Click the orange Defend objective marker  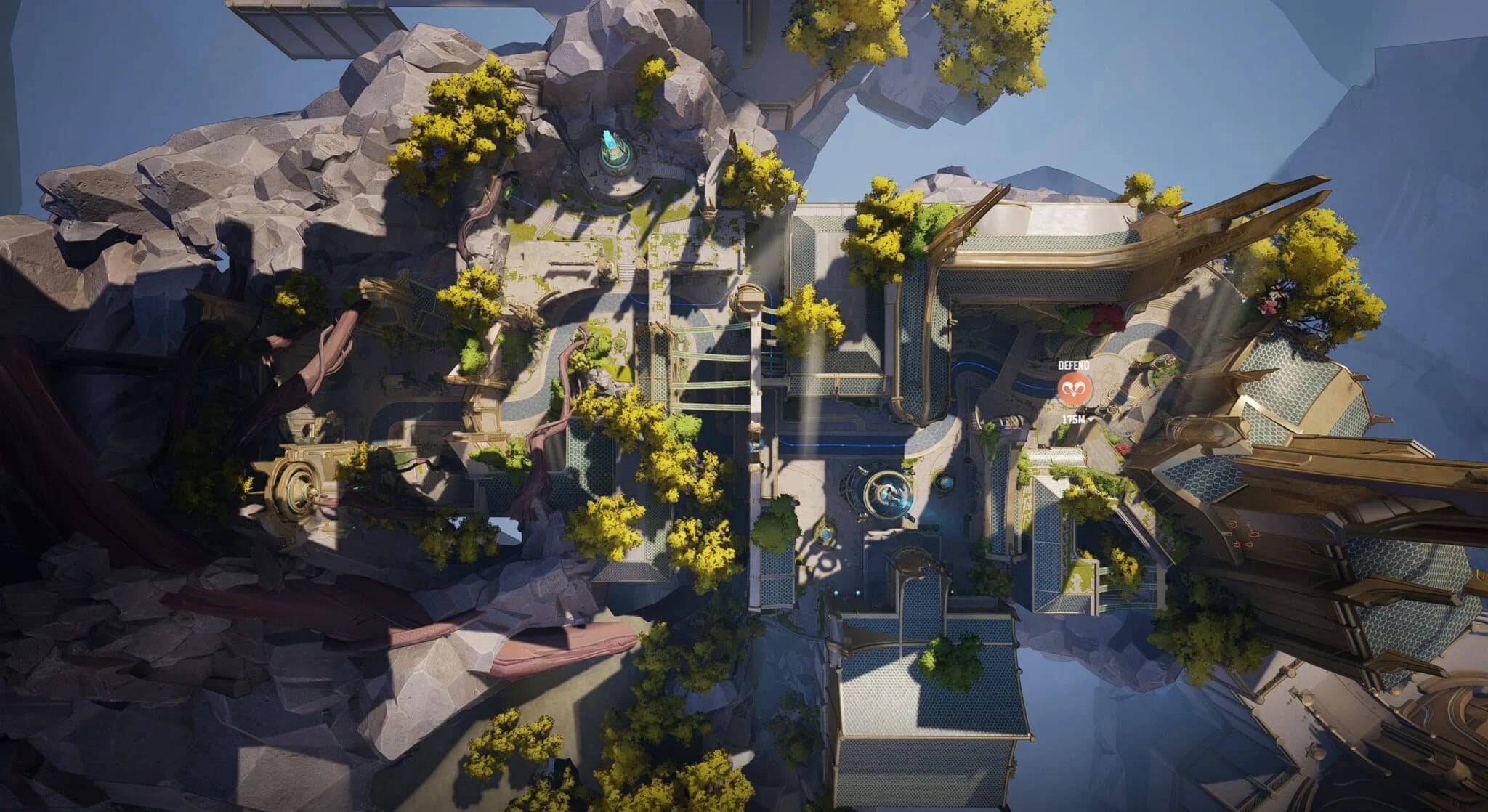1072,391
